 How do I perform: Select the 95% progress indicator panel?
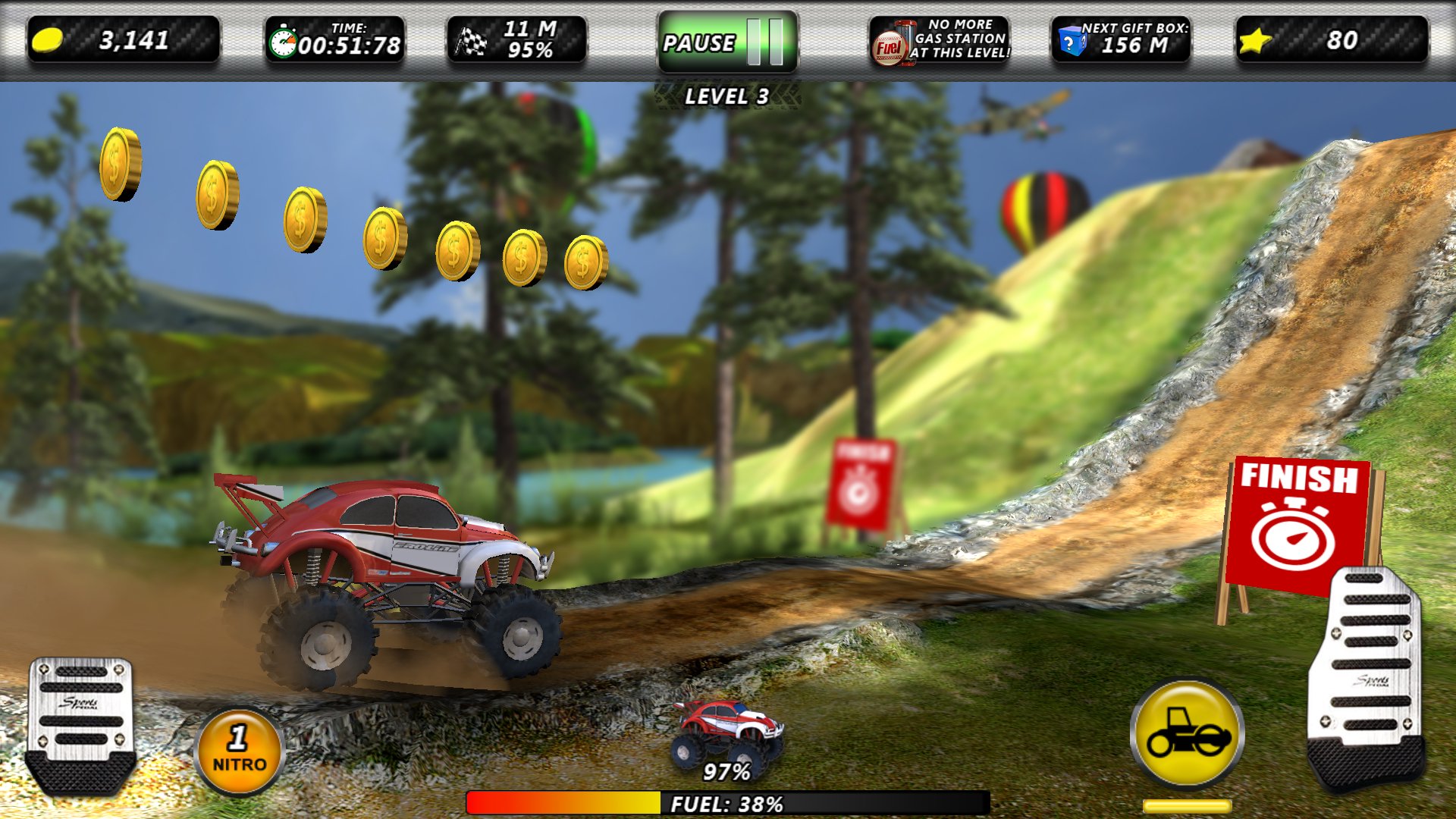(x=516, y=40)
